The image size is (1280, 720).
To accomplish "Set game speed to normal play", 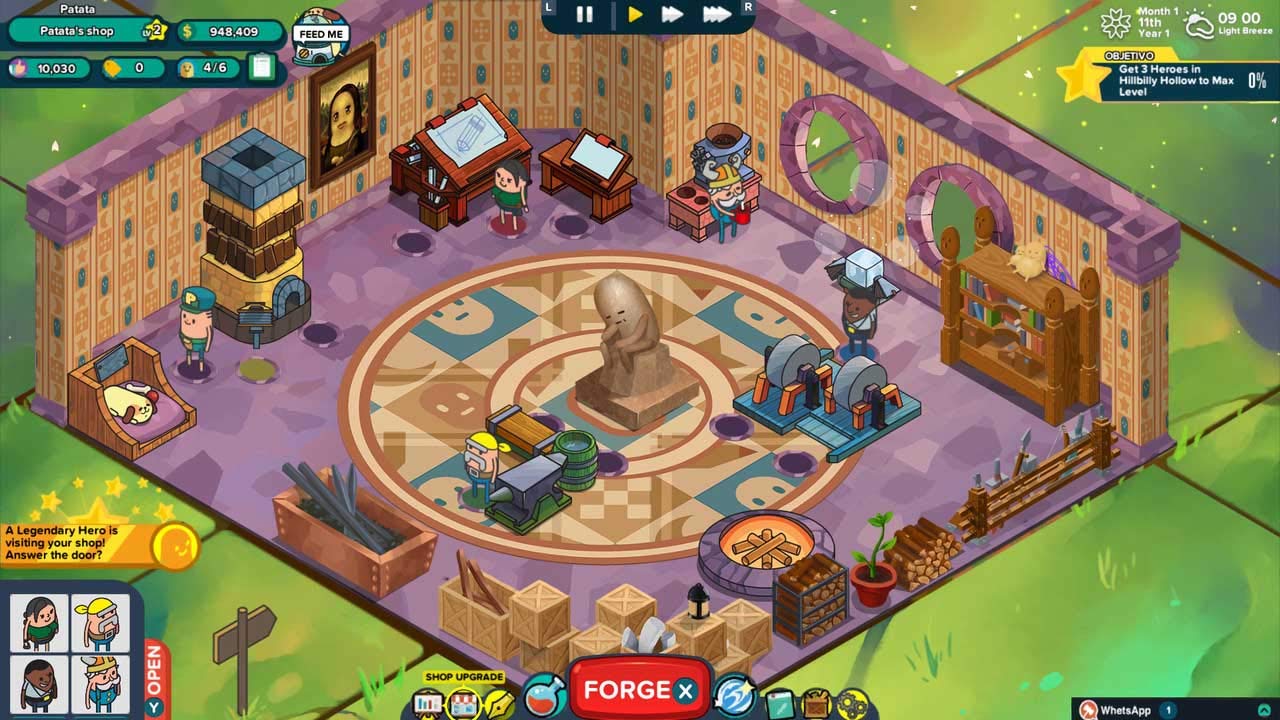I will (x=635, y=15).
